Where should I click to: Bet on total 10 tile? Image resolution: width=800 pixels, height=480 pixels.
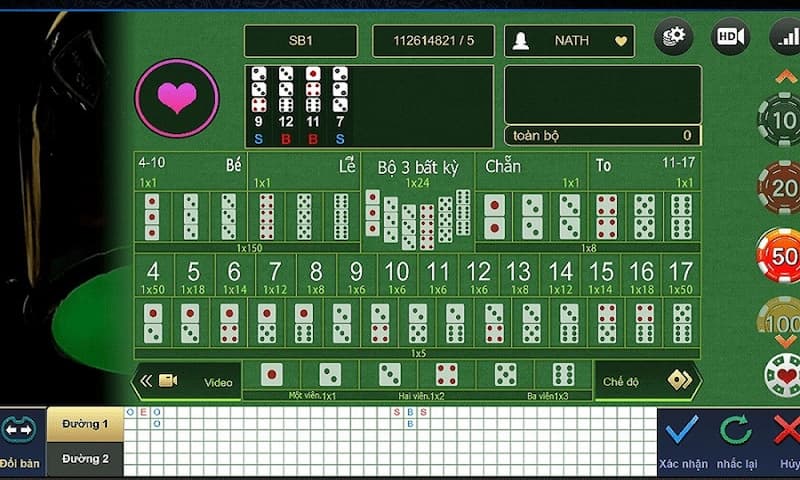(x=397, y=275)
